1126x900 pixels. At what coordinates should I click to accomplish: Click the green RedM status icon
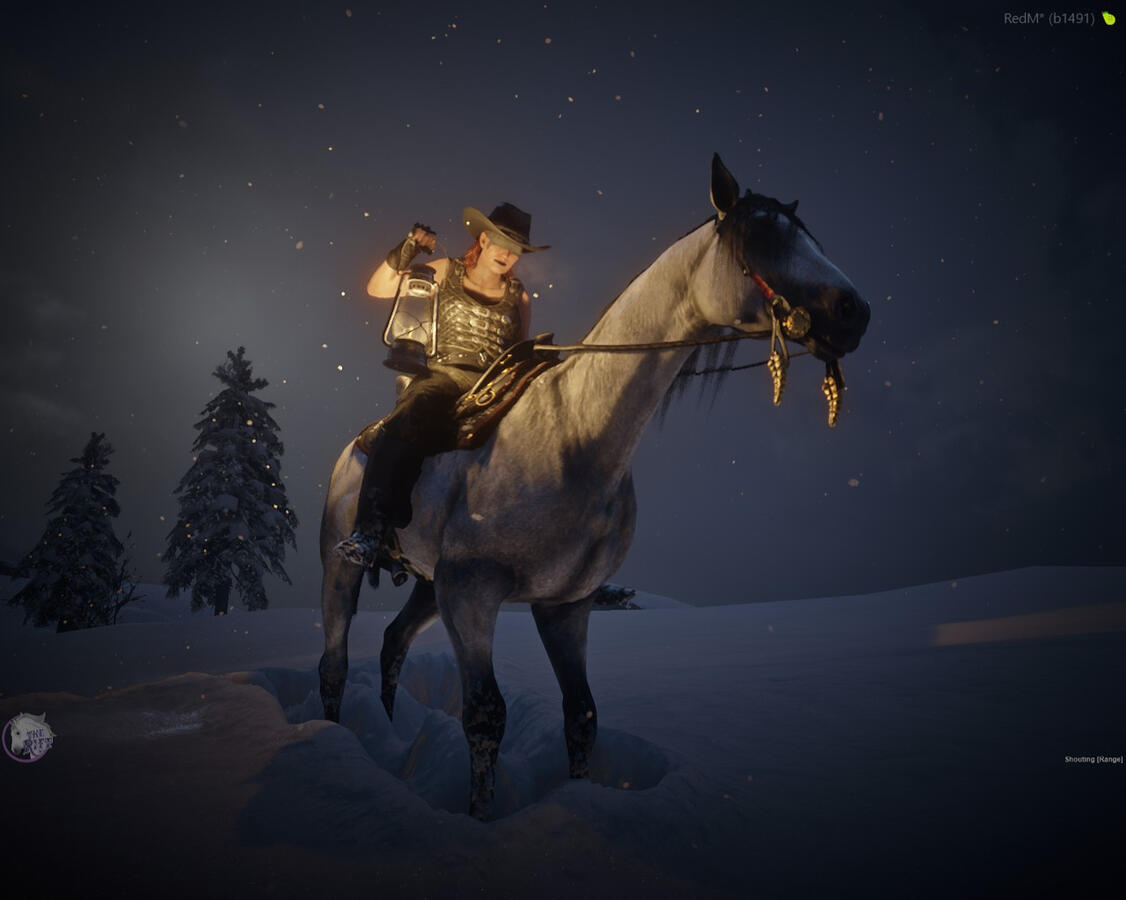click(x=1108, y=18)
